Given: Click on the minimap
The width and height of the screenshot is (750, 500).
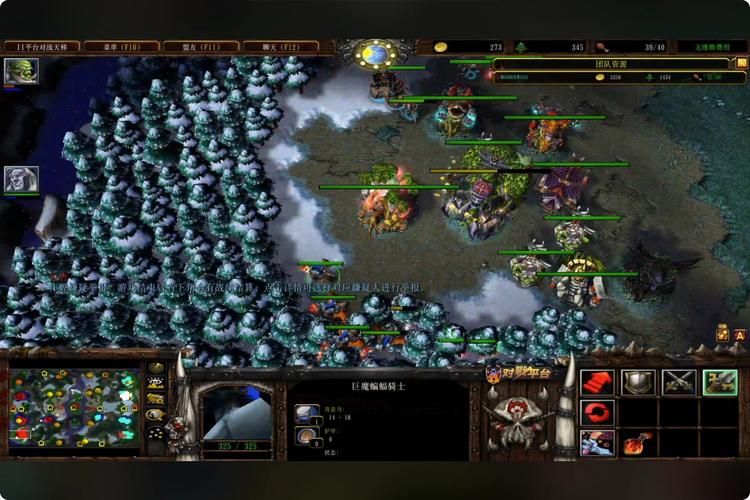Looking at the screenshot, I should coord(74,407).
